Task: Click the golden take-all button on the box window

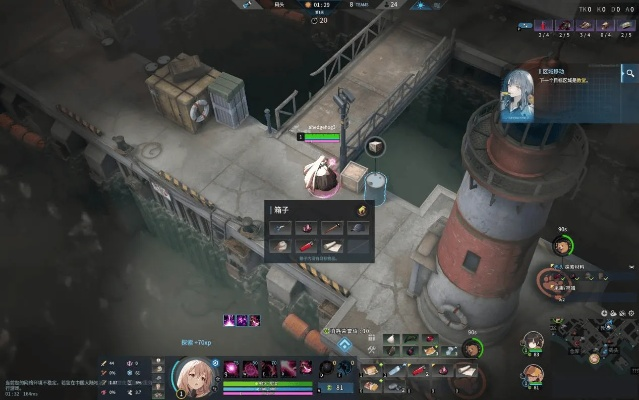Action: pos(362,210)
